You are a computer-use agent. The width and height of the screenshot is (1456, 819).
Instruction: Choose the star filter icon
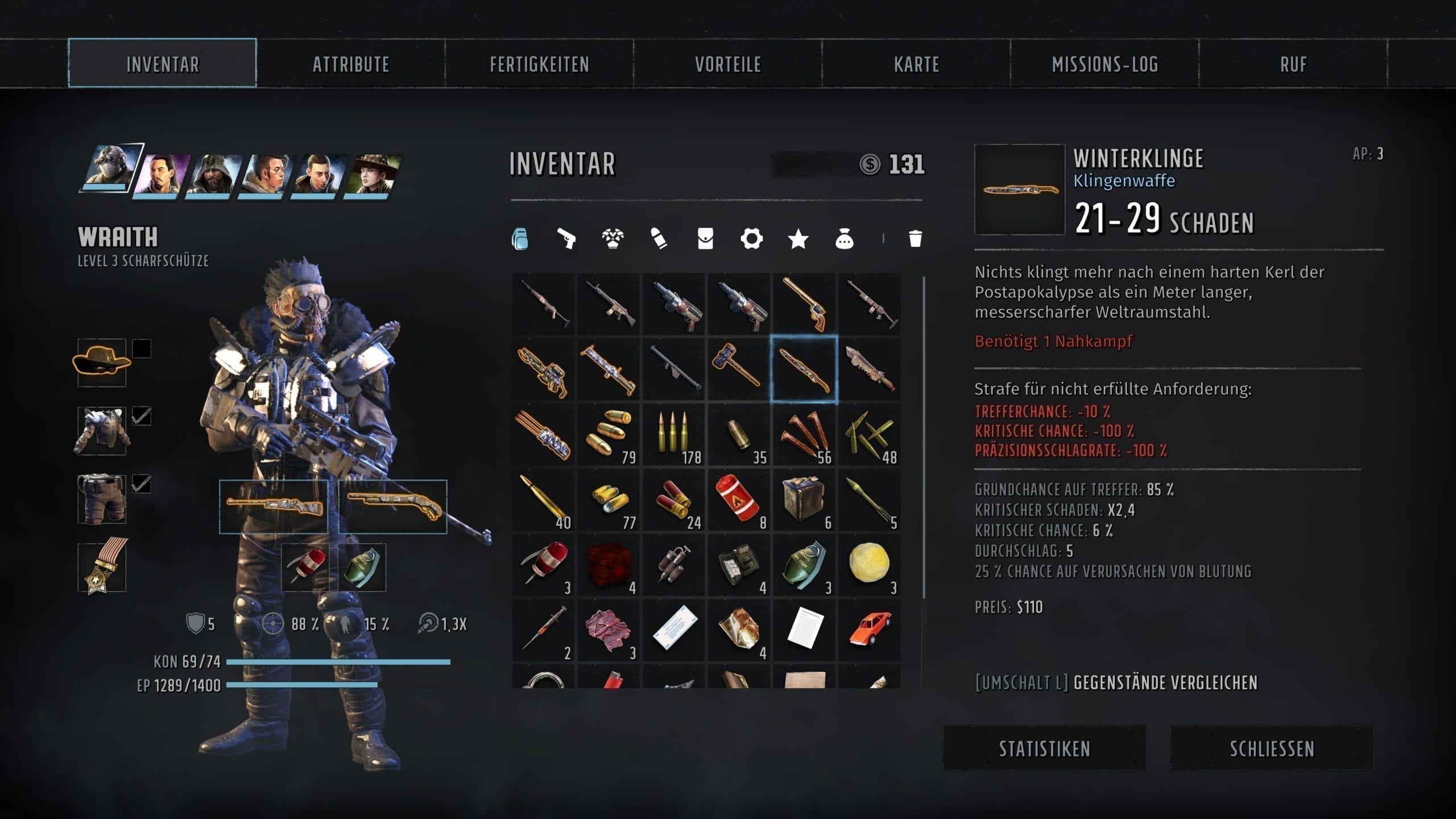point(798,239)
